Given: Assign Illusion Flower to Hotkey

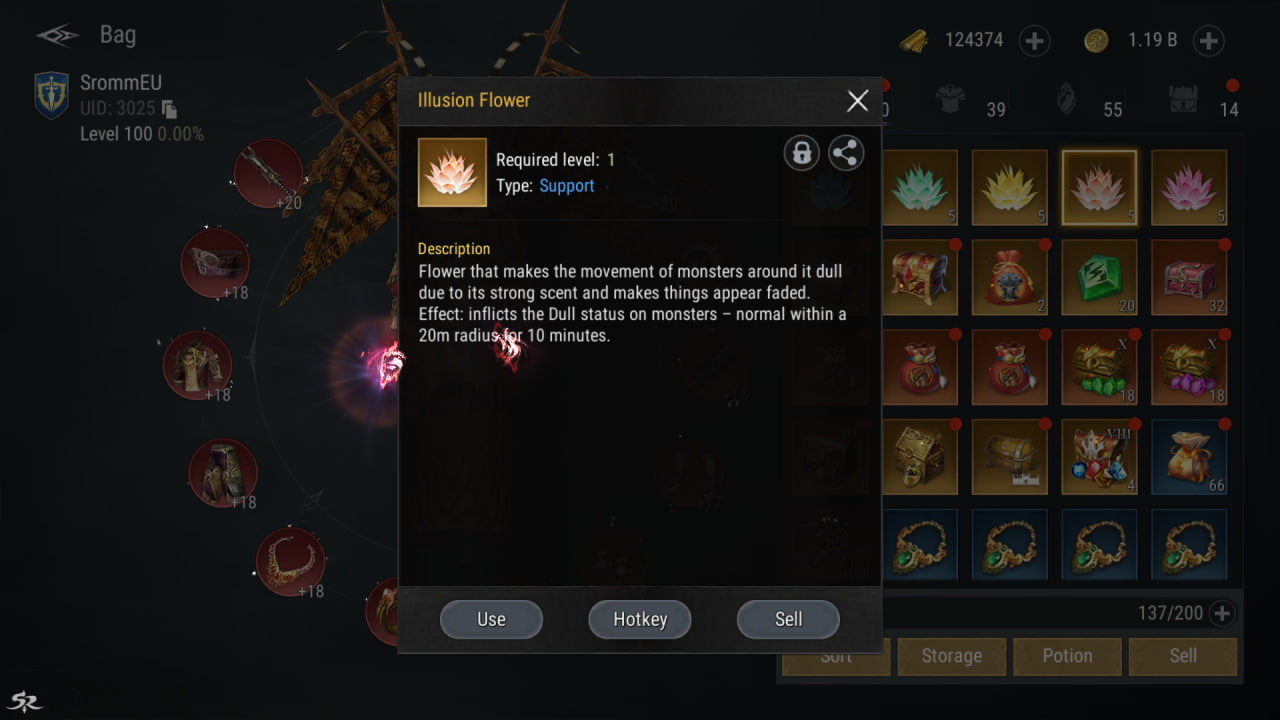Looking at the screenshot, I should click(x=640, y=619).
